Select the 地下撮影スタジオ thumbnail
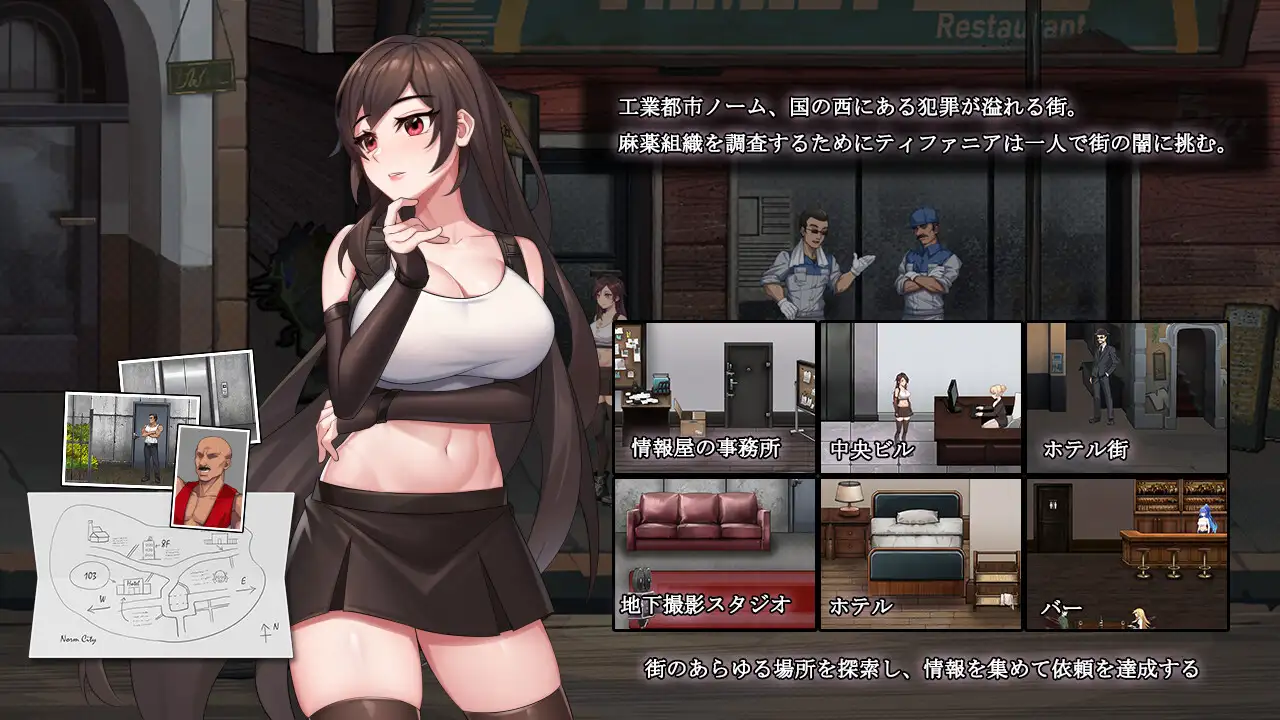This screenshot has height=720, width=1280. [x=715, y=553]
